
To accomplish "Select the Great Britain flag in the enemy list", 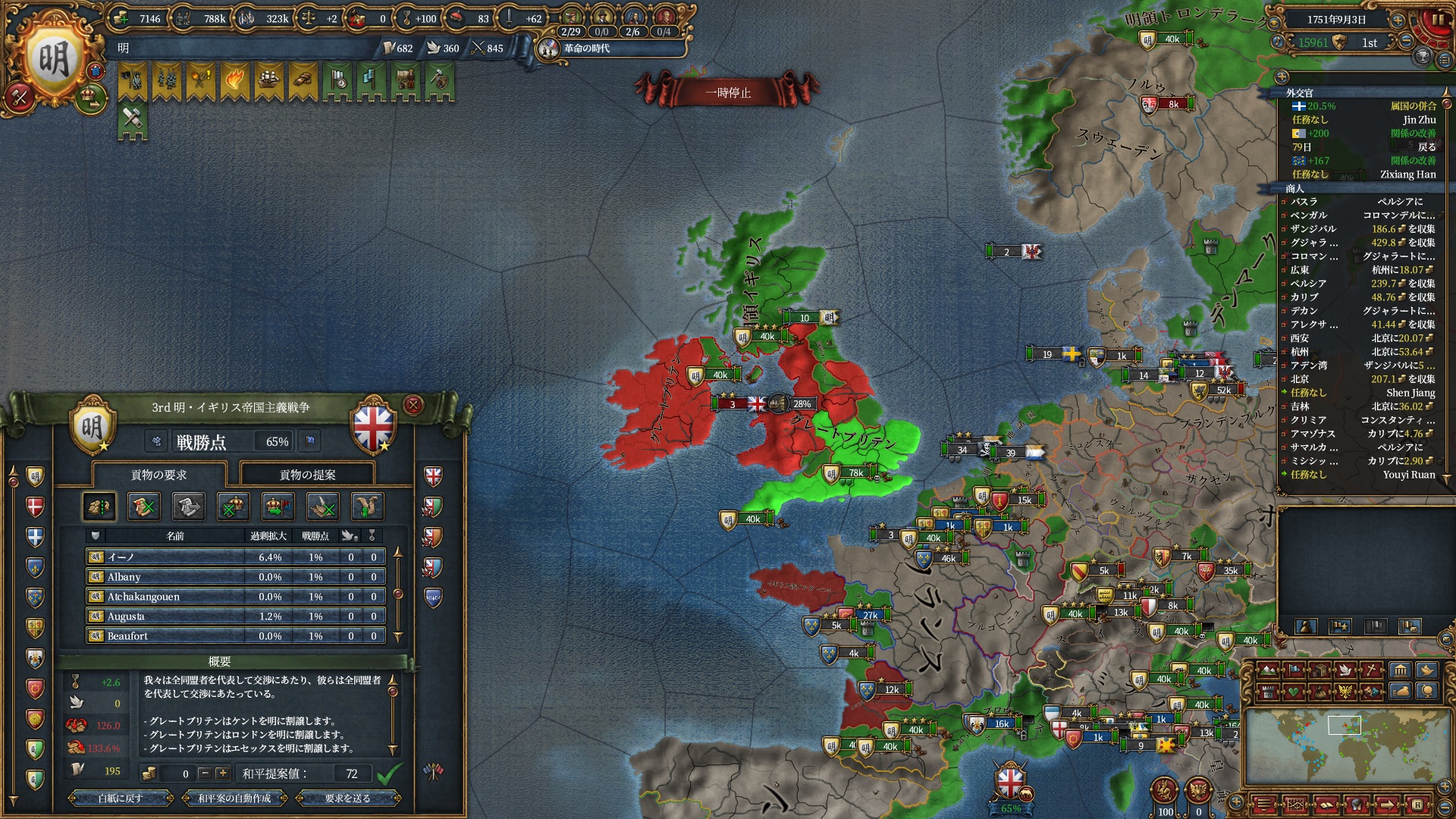I will click(433, 476).
